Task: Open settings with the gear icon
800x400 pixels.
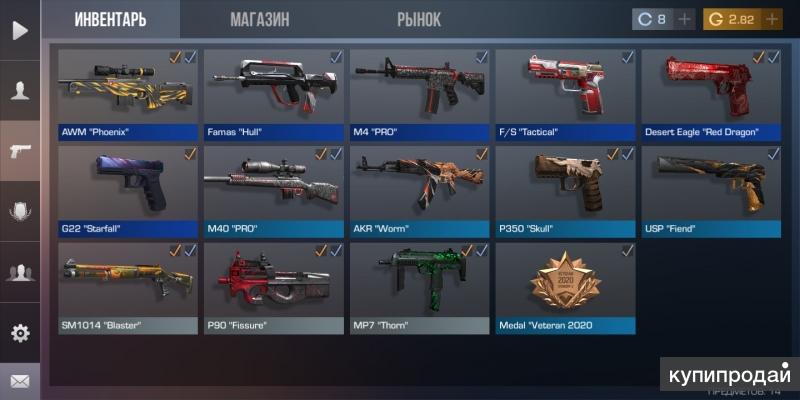Action: click(20, 333)
